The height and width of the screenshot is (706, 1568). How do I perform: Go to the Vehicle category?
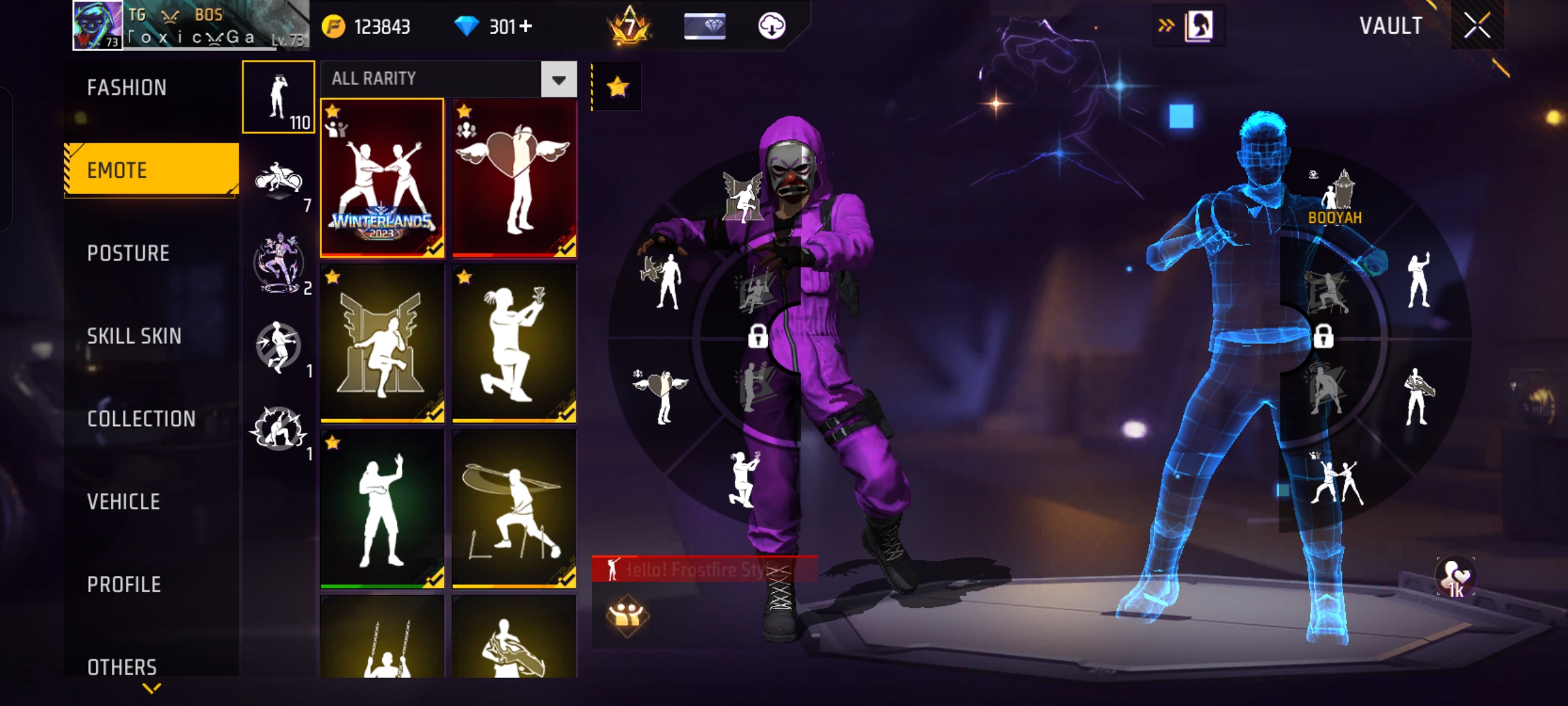123,501
